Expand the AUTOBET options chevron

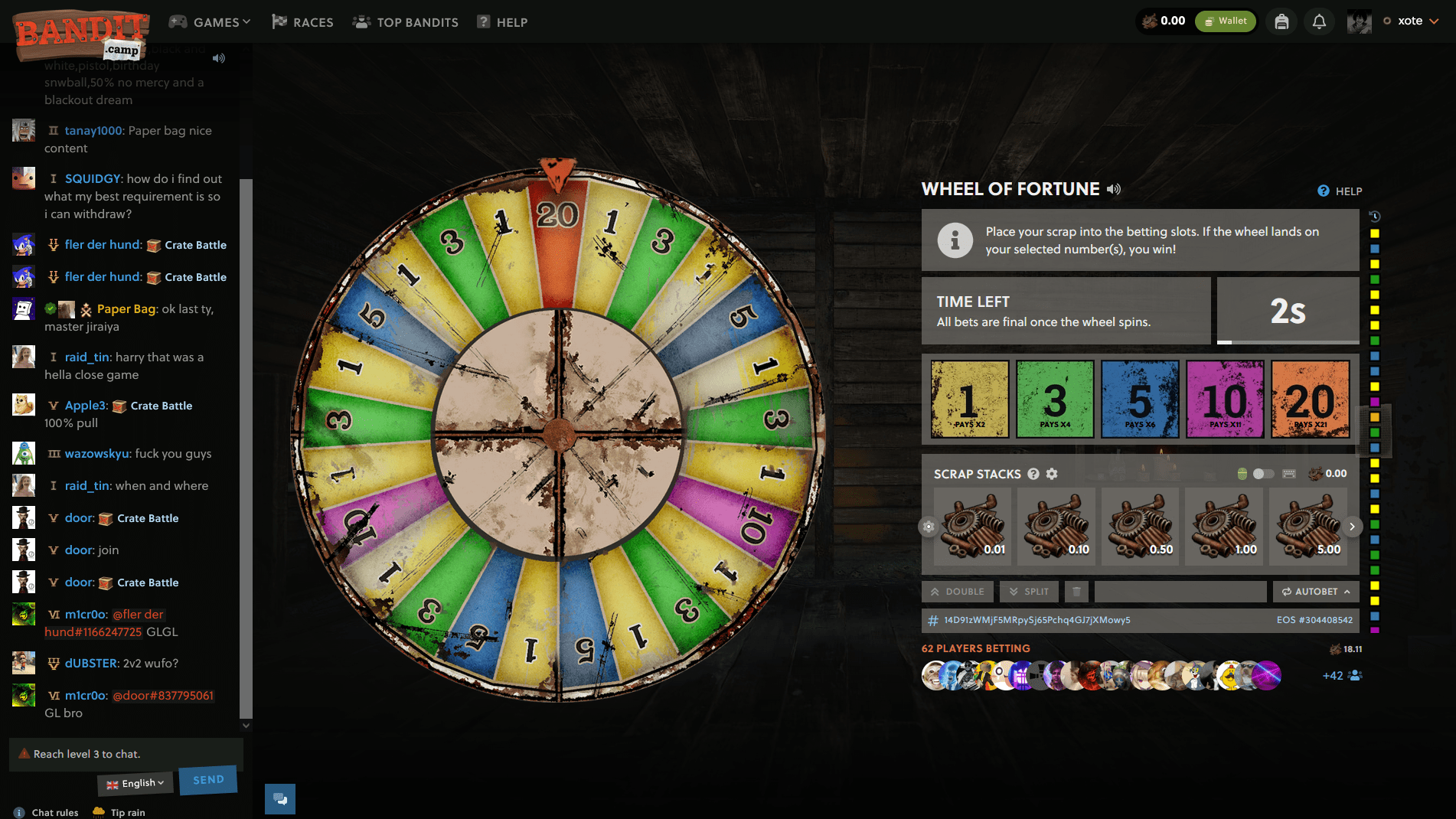[x=1347, y=591]
